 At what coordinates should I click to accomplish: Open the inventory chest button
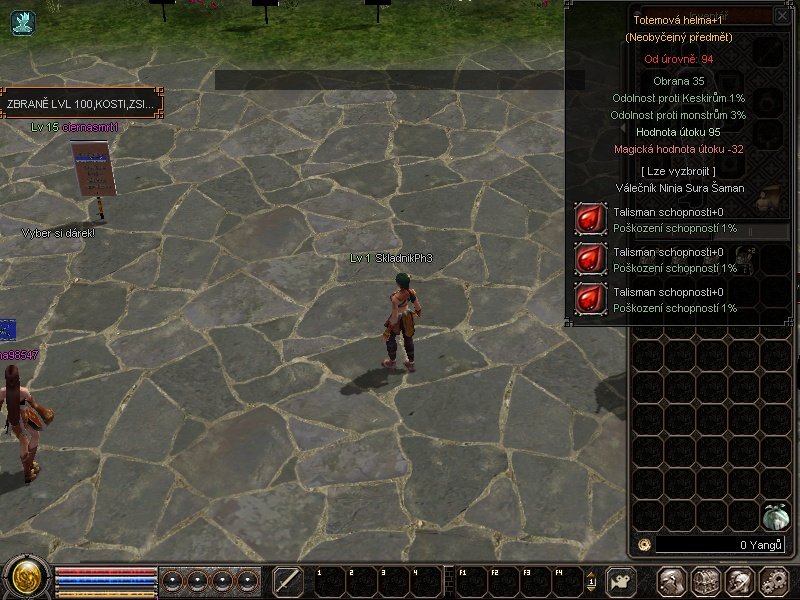point(705,581)
